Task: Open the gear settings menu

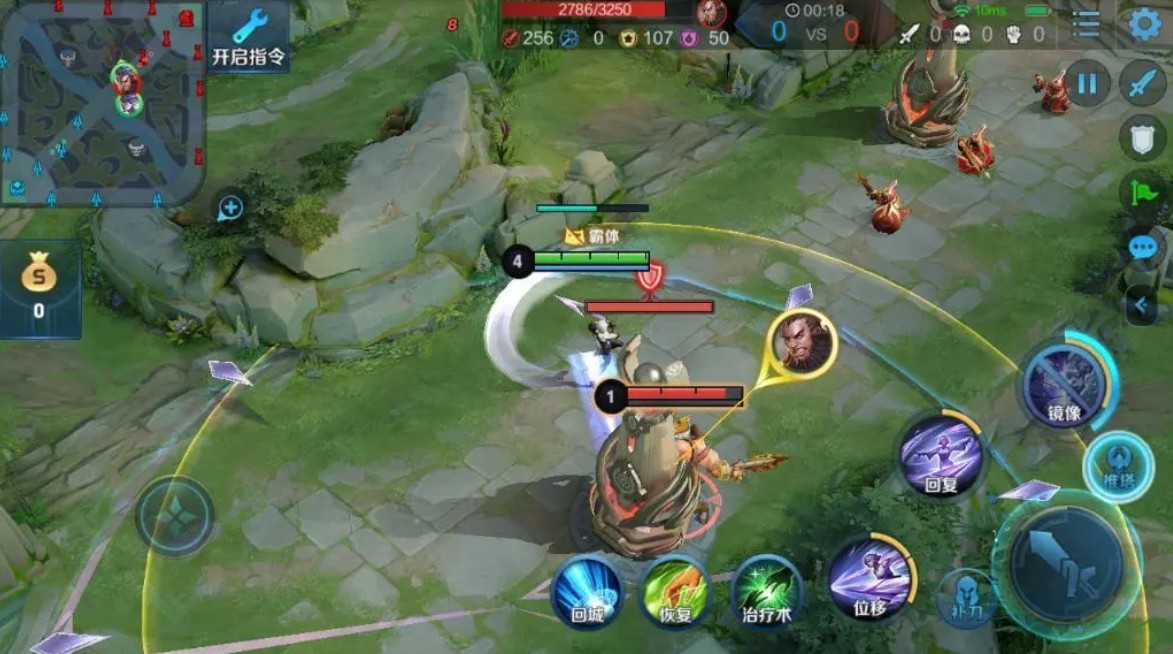Action: (1145, 24)
